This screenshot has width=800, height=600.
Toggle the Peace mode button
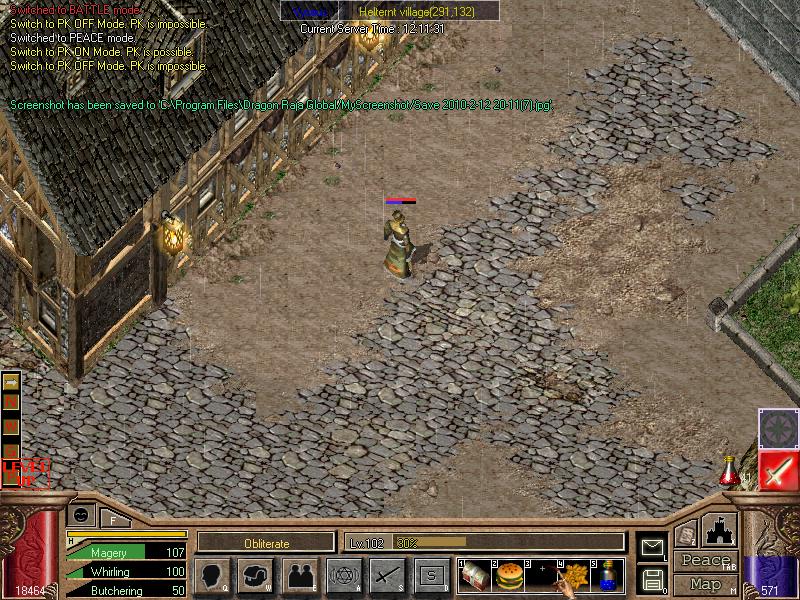[704, 561]
